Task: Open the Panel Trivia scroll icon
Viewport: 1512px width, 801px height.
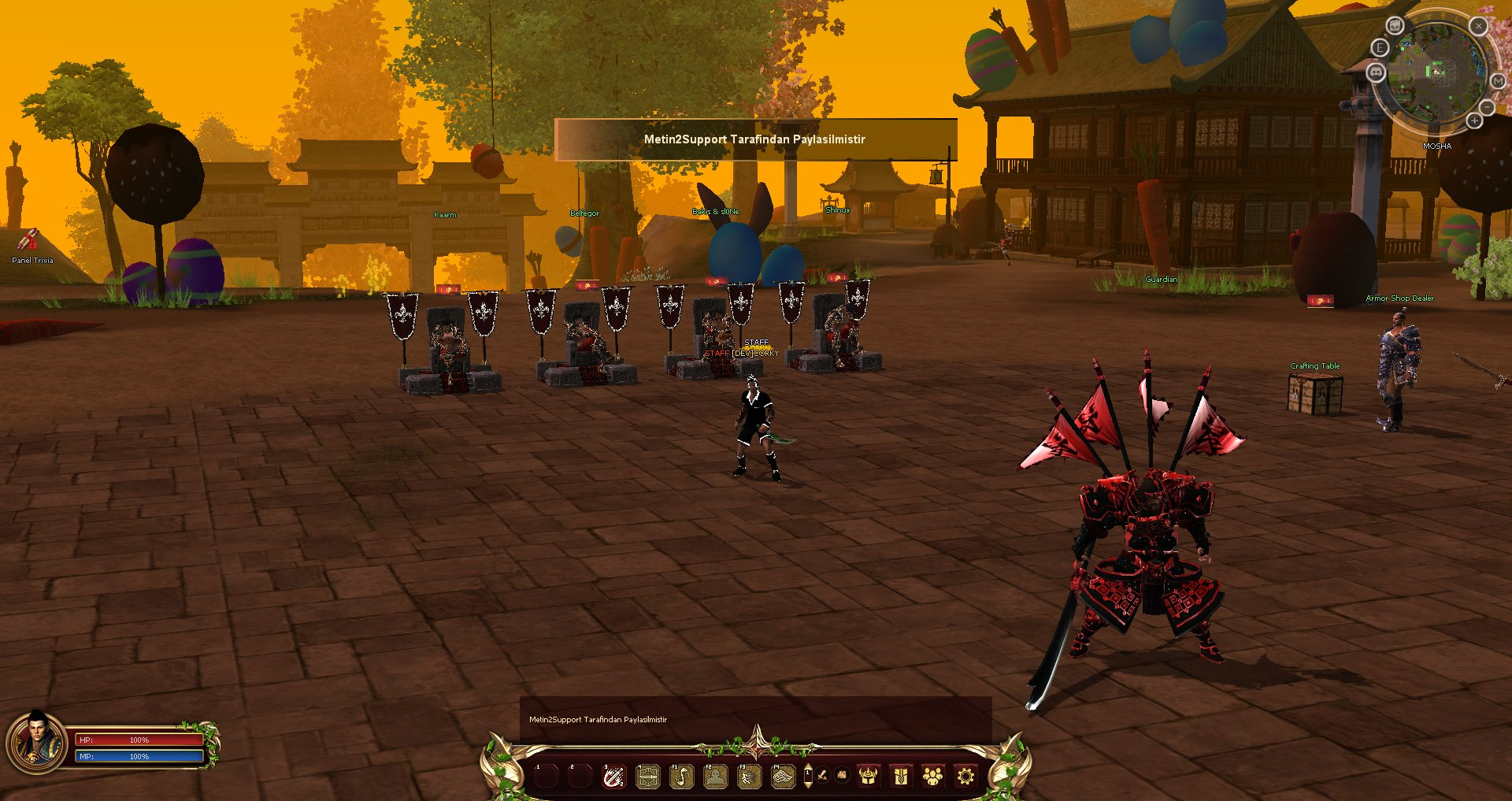Action: 29,239
